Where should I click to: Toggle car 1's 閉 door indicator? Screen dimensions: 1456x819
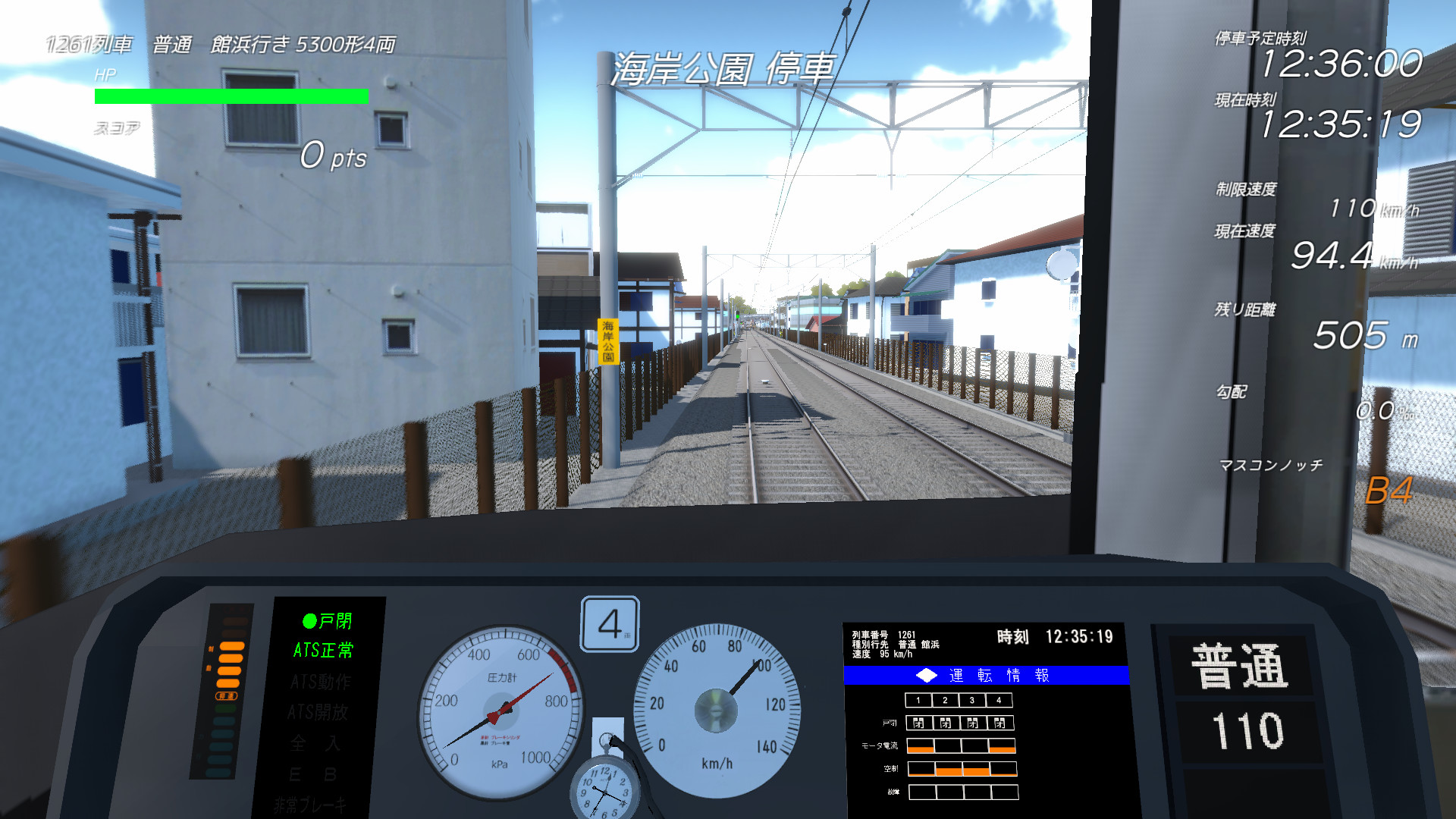(x=919, y=723)
